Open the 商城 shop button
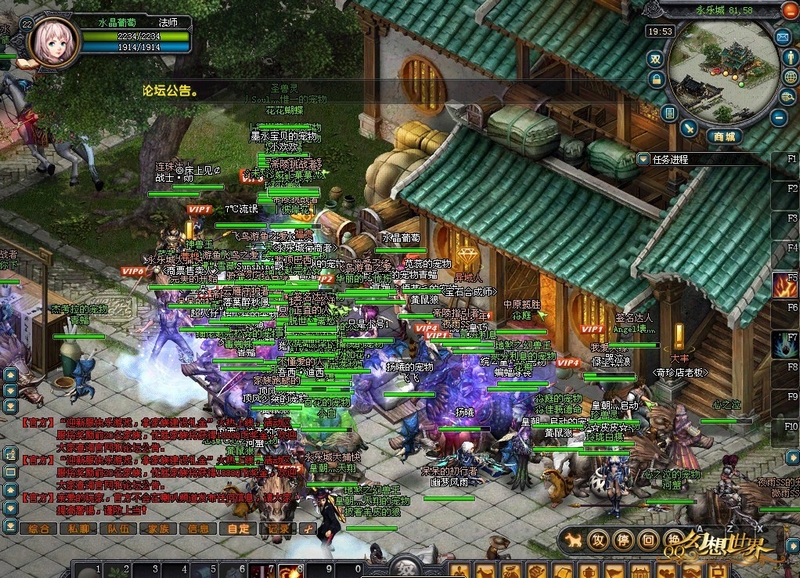Screen dimensions: 800x578 click(724, 136)
